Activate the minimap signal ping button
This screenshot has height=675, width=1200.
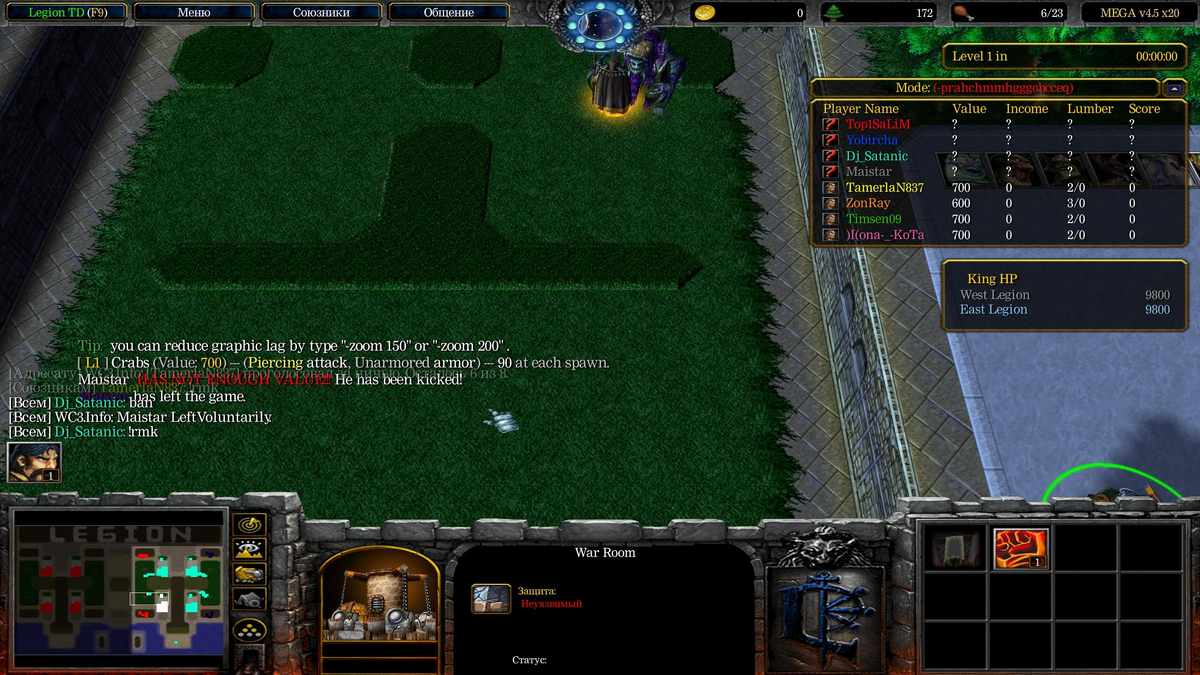point(248,524)
